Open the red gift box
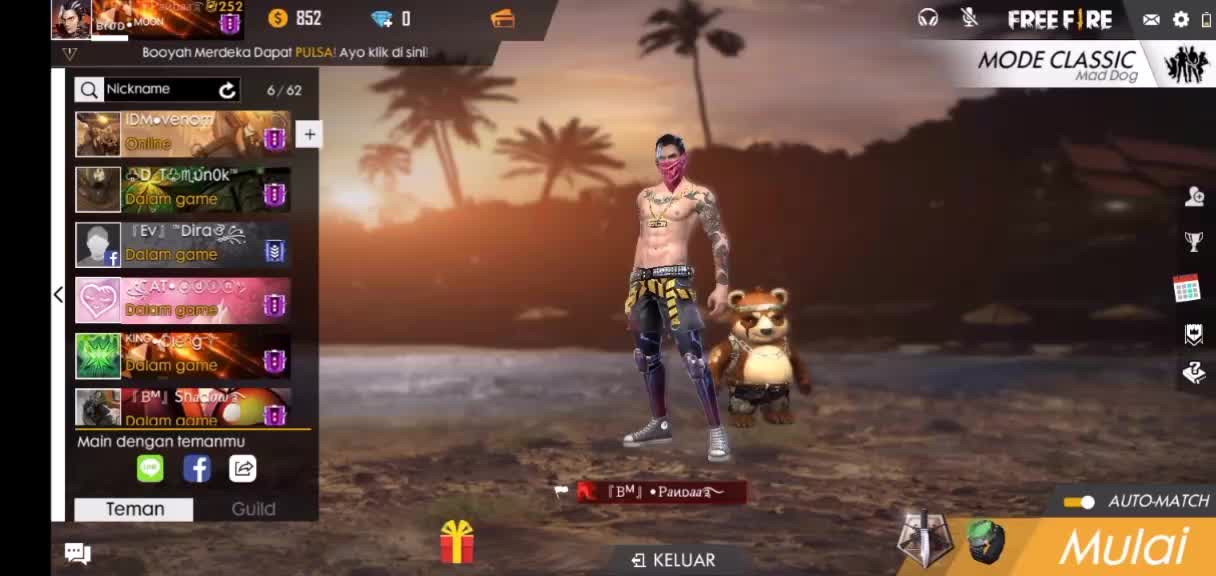The height and width of the screenshot is (576, 1216). tap(457, 542)
